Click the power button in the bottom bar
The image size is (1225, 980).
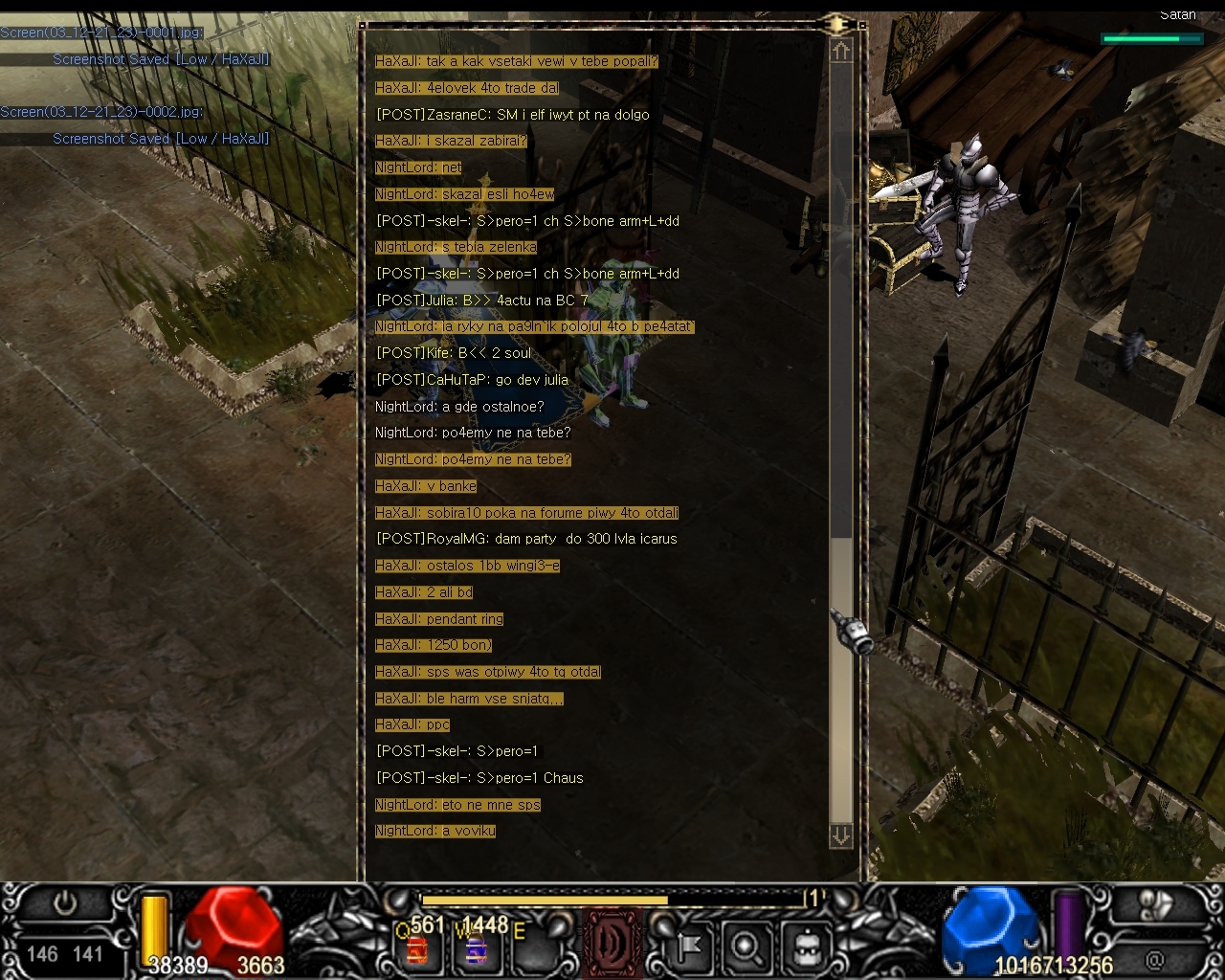[x=65, y=904]
